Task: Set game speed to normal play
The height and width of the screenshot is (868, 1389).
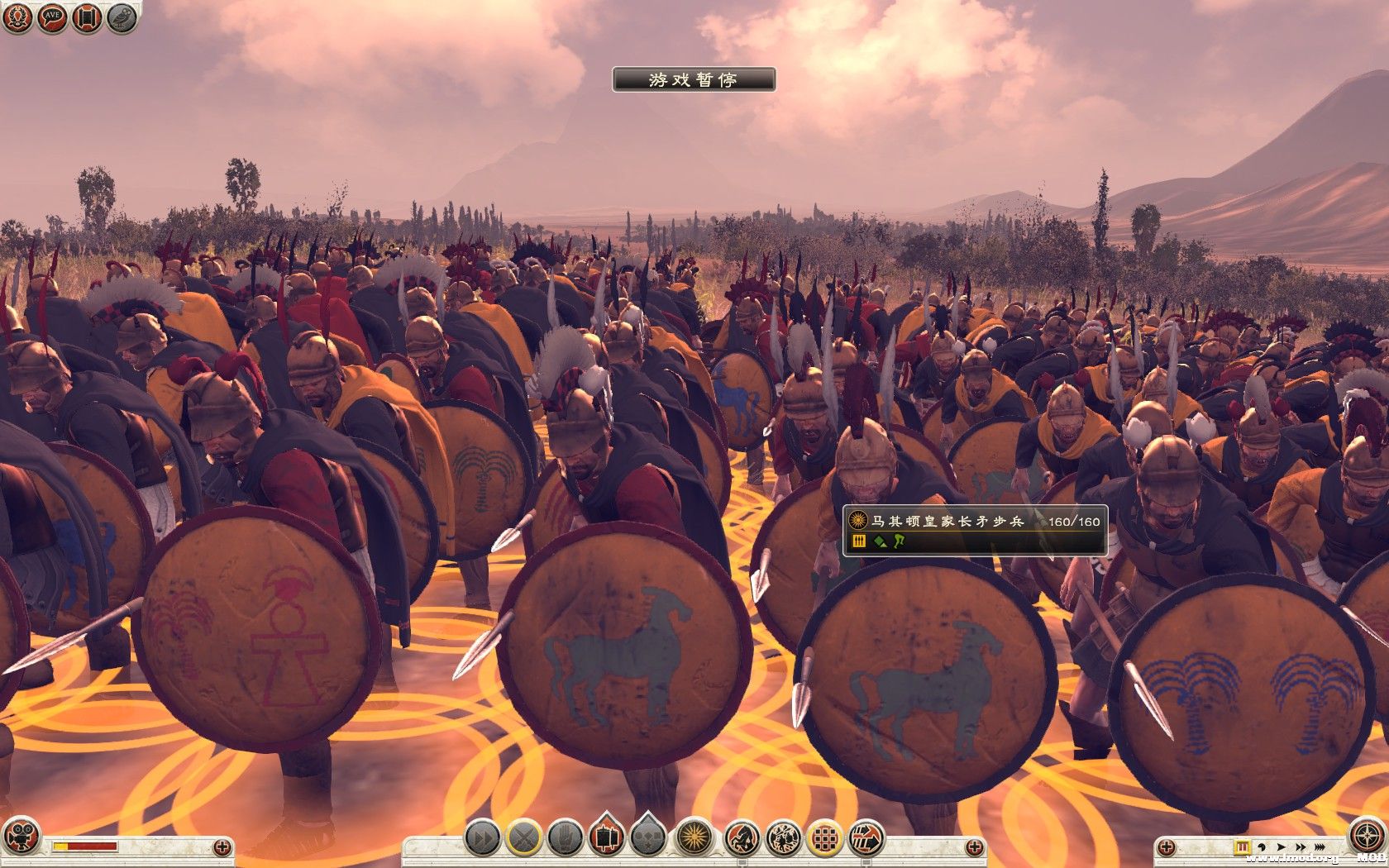Action: click(1282, 847)
